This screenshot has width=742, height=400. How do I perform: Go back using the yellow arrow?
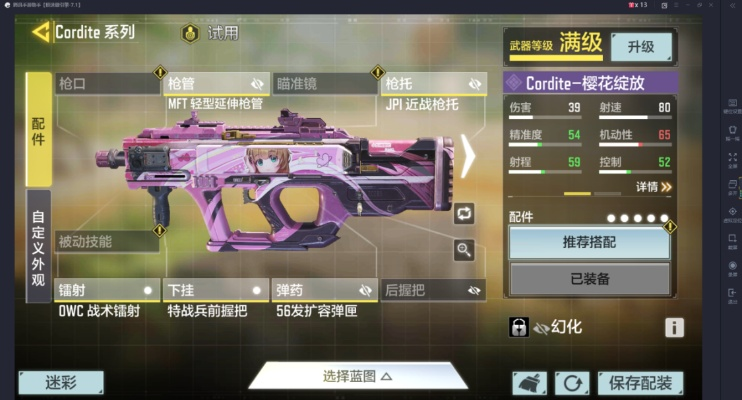tap(40, 32)
